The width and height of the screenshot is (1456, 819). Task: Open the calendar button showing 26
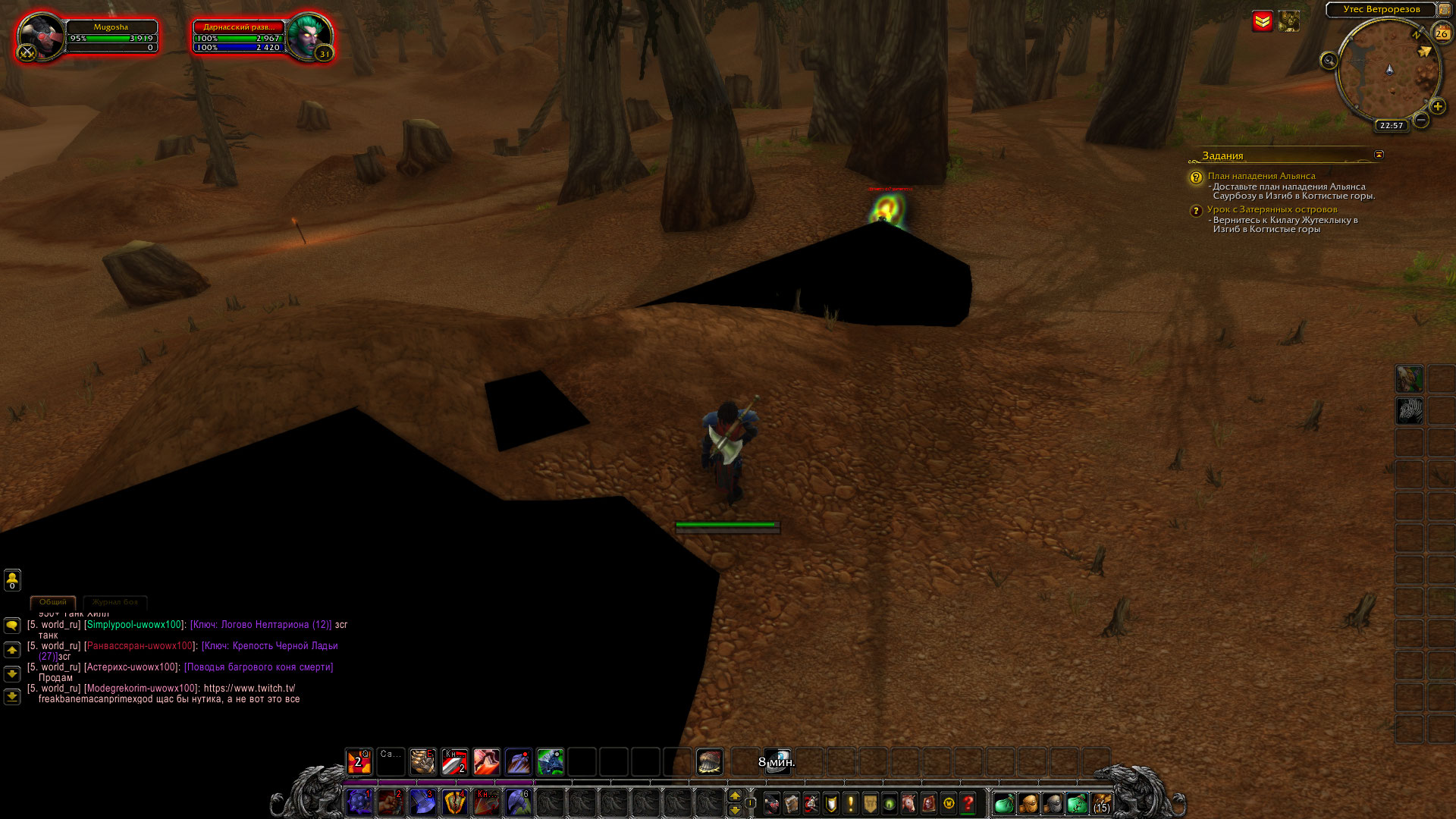coord(1442,33)
